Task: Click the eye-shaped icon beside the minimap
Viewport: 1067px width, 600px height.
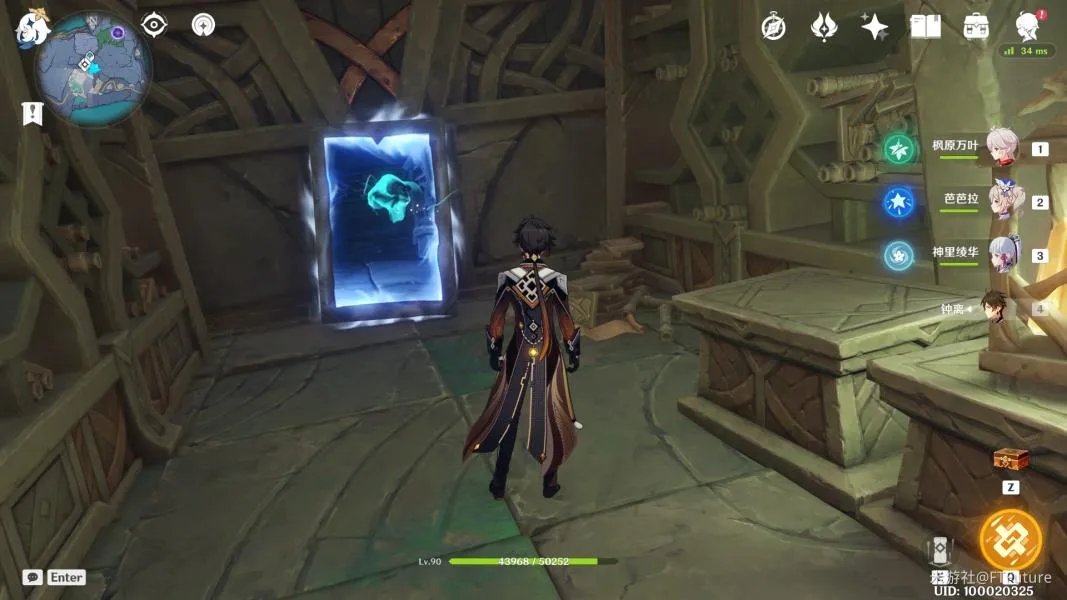Action: (154, 25)
